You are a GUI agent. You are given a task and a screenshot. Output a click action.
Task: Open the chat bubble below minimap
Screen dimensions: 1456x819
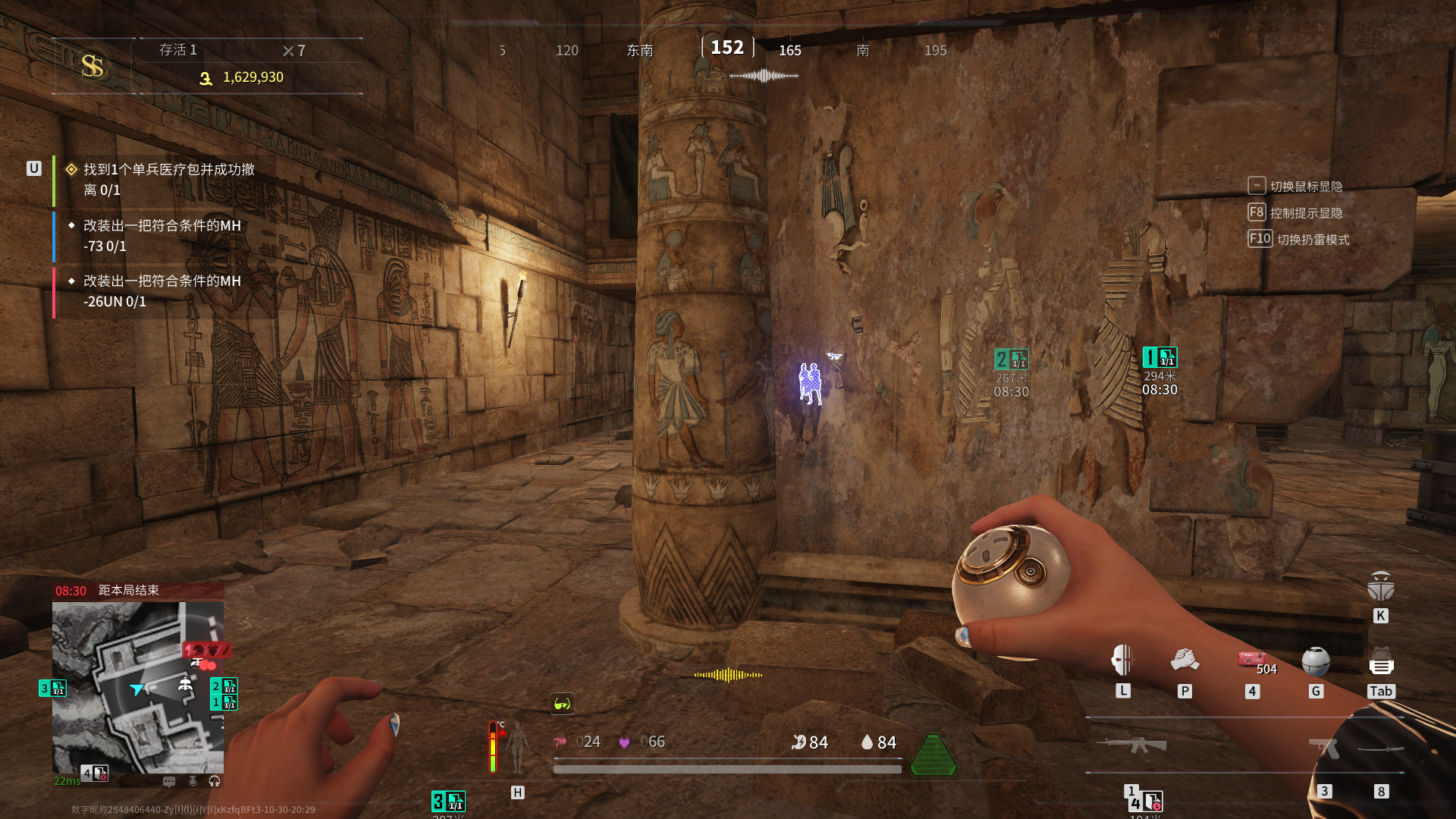[x=169, y=781]
